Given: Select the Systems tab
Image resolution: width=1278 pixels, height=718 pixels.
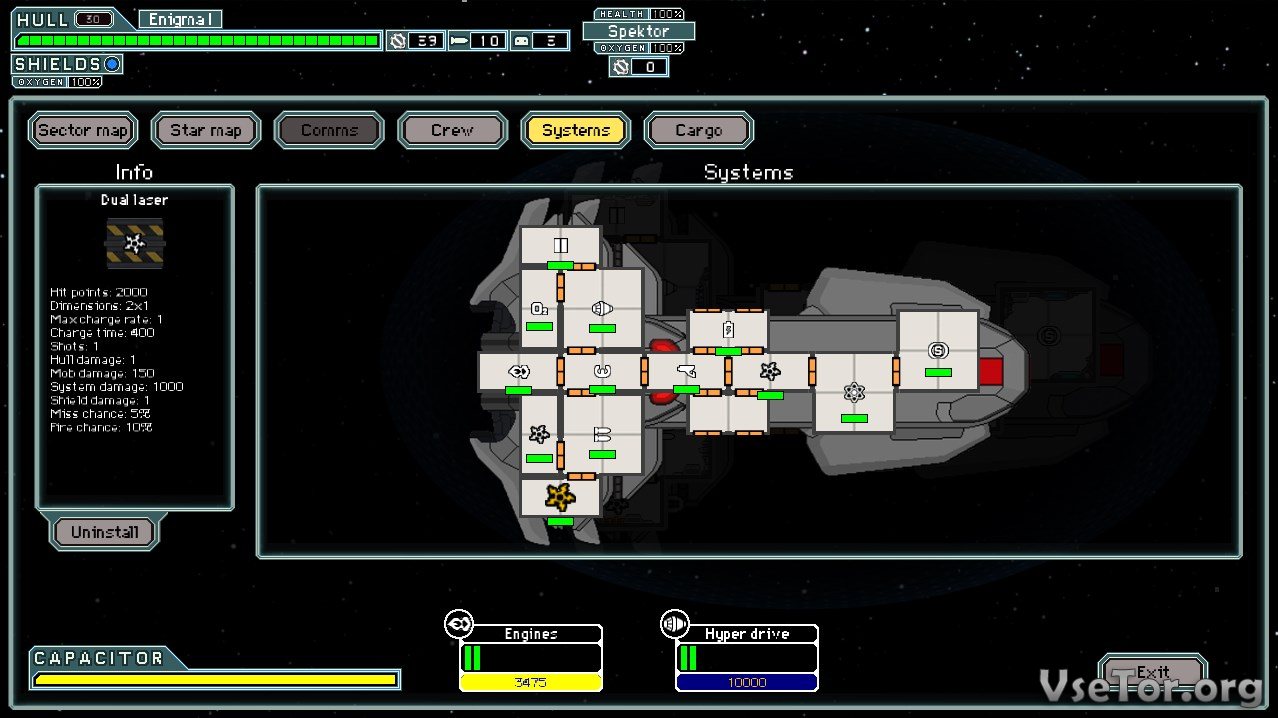Looking at the screenshot, I should point(575,130).
